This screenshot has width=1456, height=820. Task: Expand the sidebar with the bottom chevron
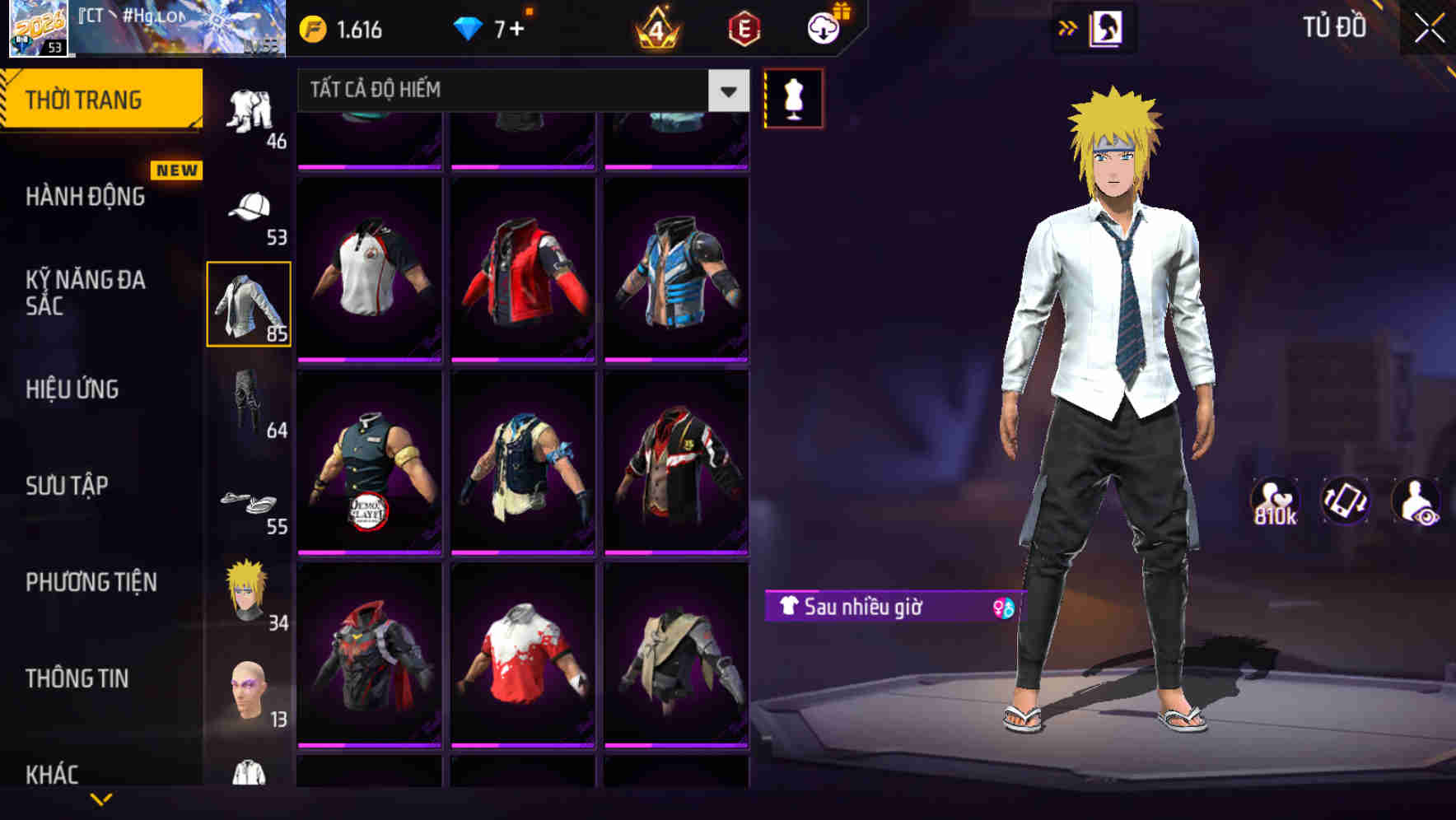click(x=101, y=799)
